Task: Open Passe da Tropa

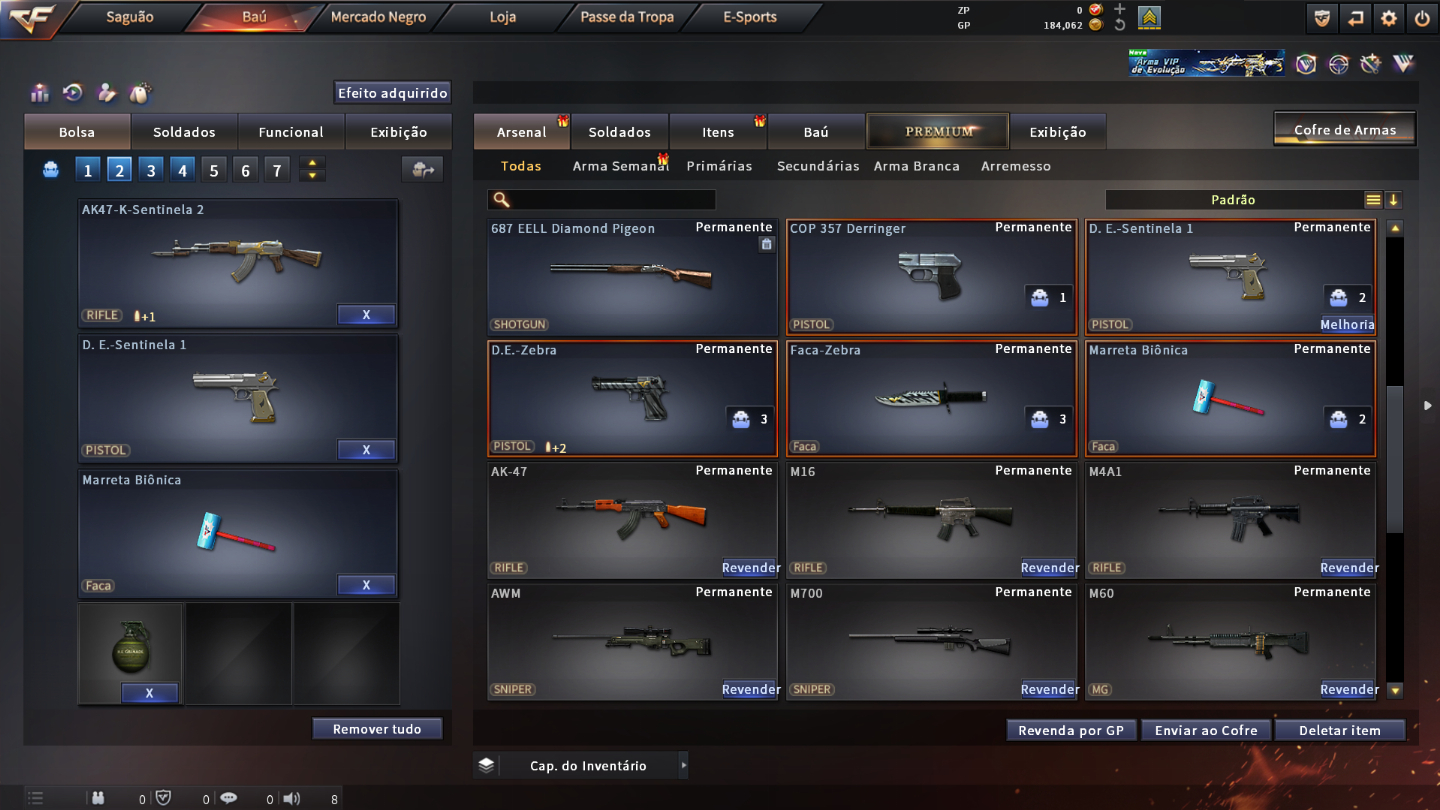Action: tap(627, 17)
